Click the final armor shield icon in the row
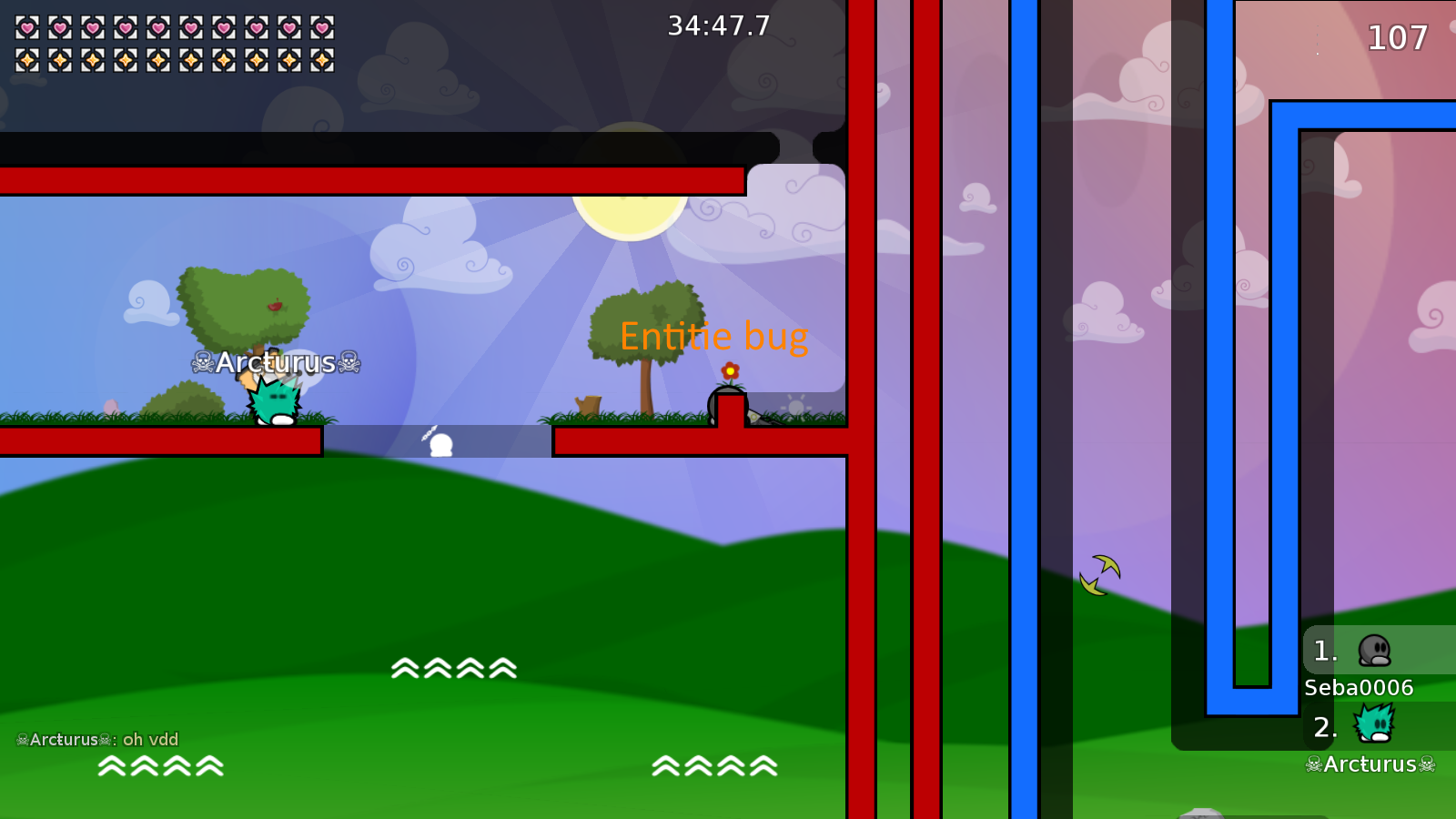This screenshot has width=1456, height=819. click(320, 62)
